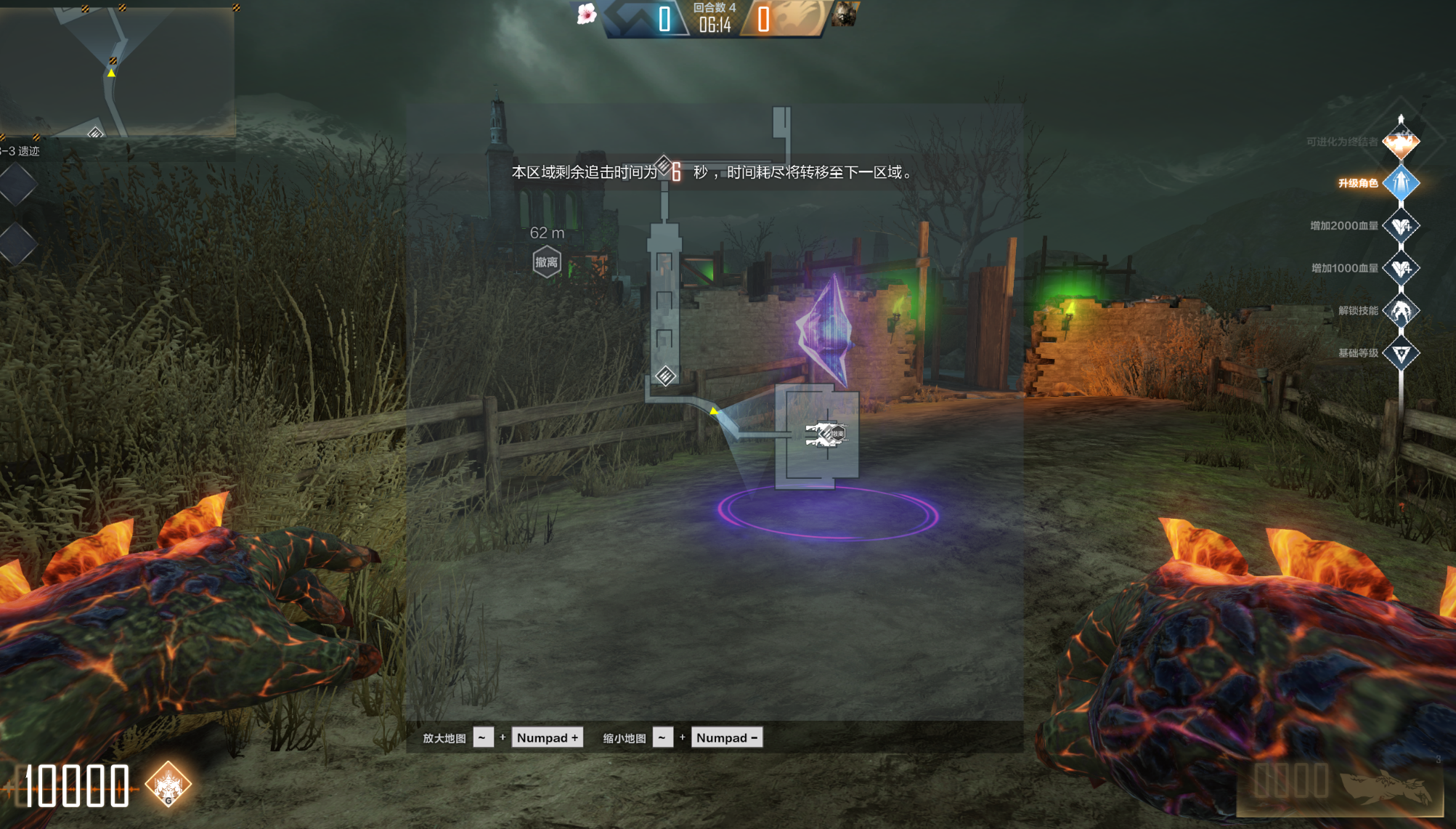Select the orange character emblem beside health
This screenshot has height=829, width=1456.
coord(168,785)
